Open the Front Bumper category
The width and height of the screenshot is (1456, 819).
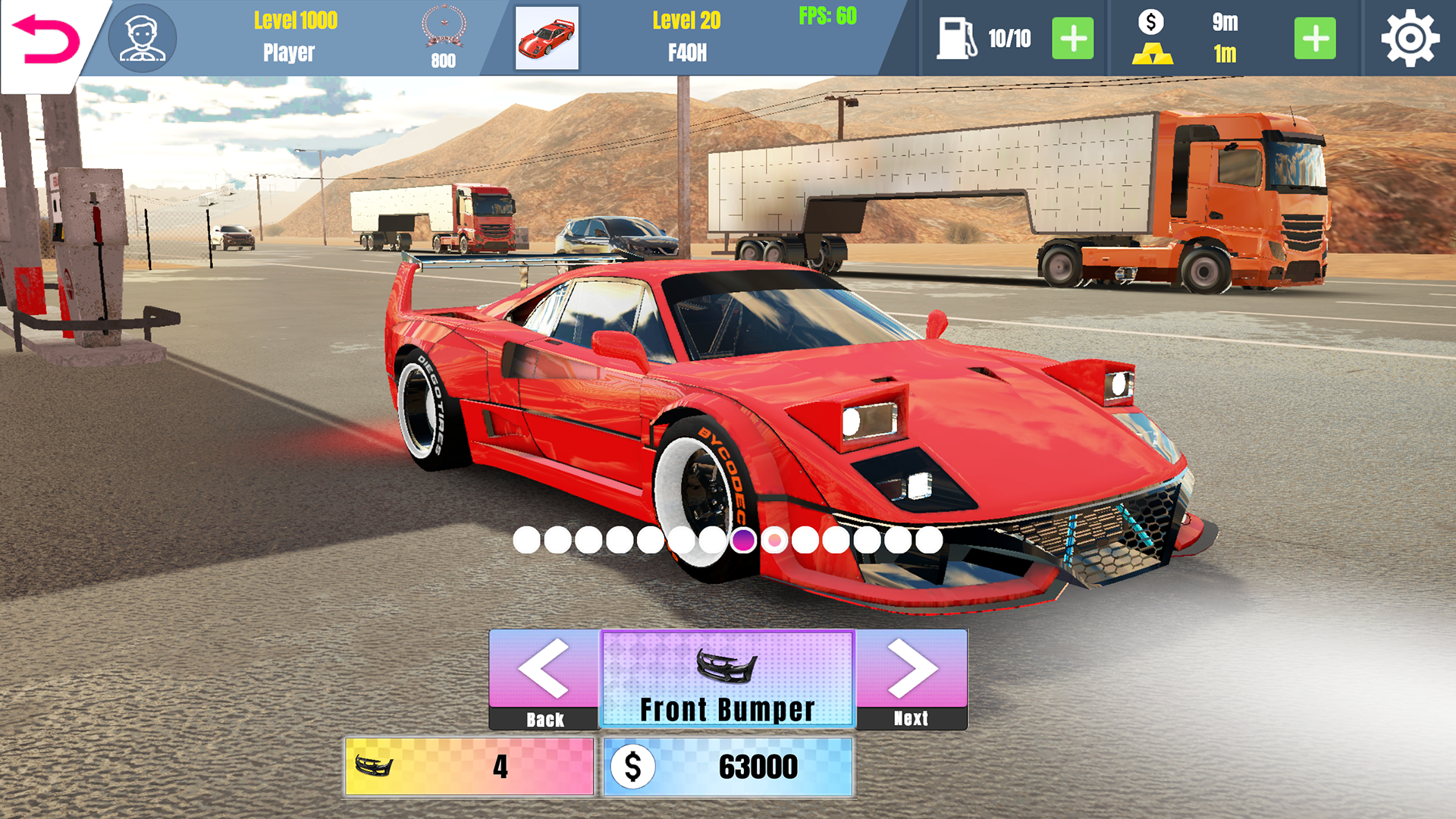727,679
